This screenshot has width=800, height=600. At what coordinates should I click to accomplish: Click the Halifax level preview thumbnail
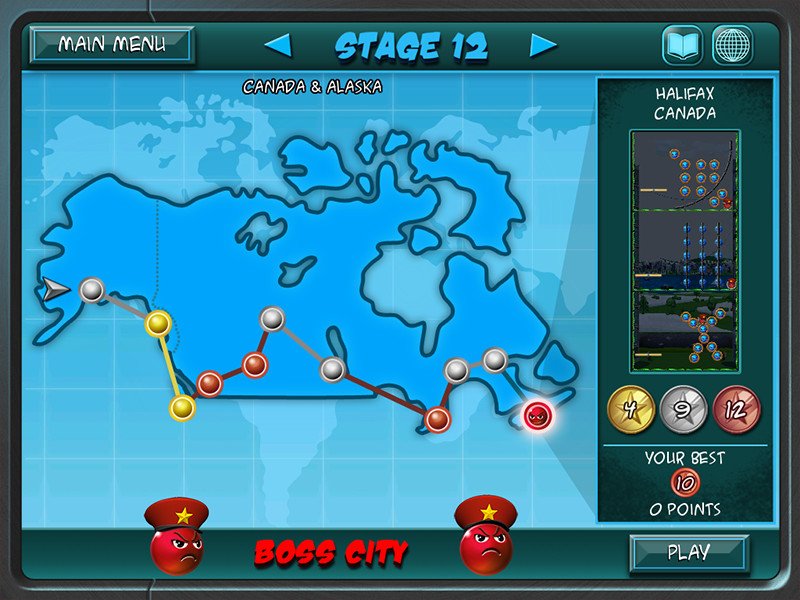coord(684,251)
